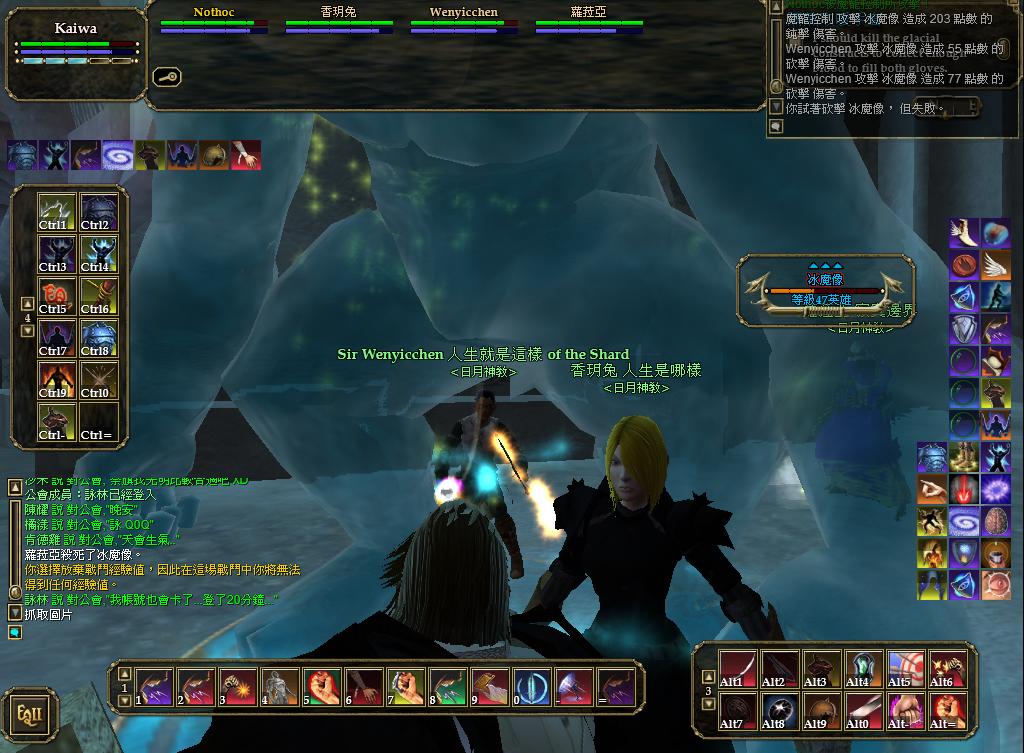Use the Alt5 target ability
Viewport: 1024px width, 753px height.
[906, 669]
